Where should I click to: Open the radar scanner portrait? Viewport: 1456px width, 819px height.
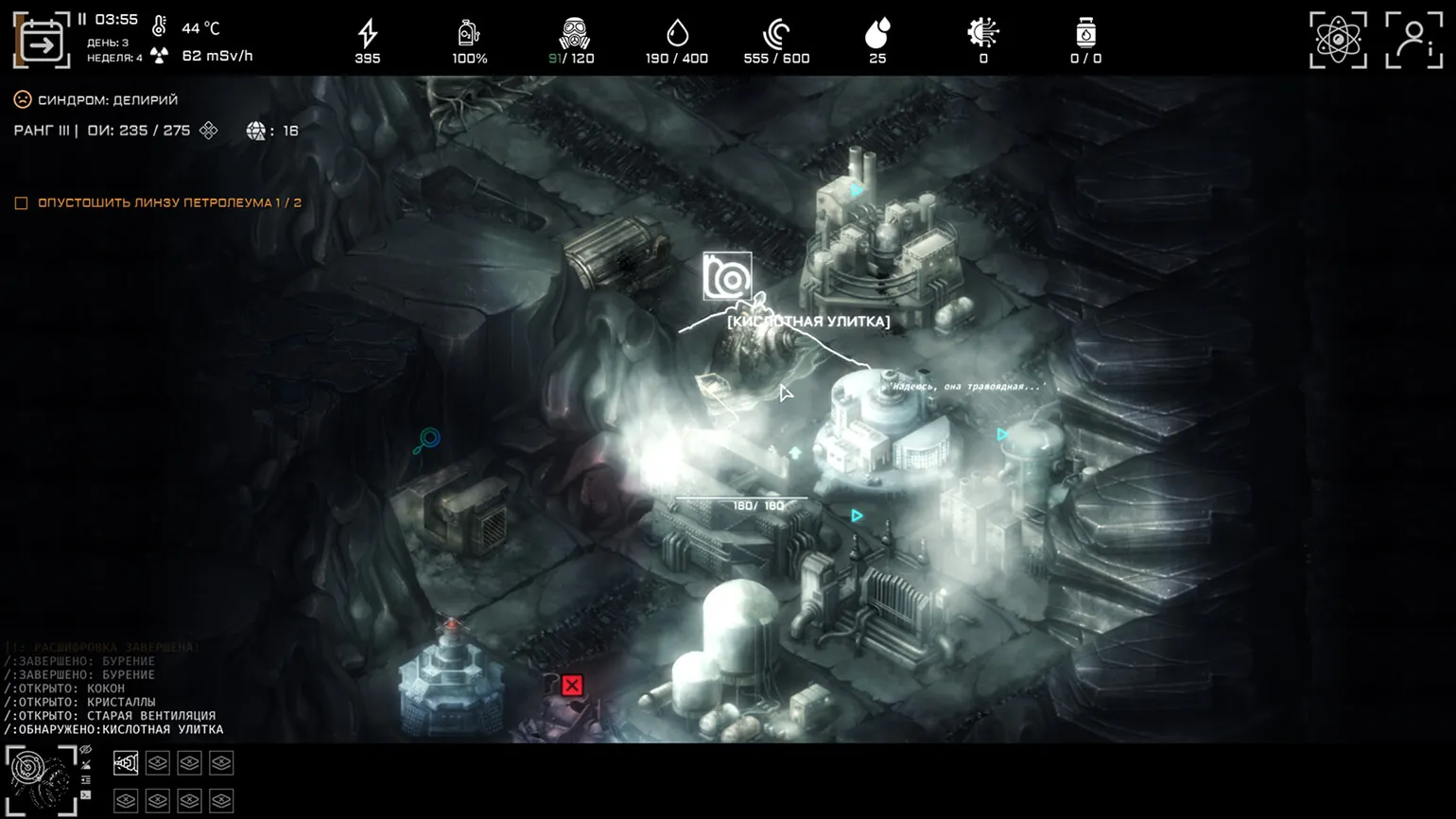pyautogui.click(x=41, y=779)
